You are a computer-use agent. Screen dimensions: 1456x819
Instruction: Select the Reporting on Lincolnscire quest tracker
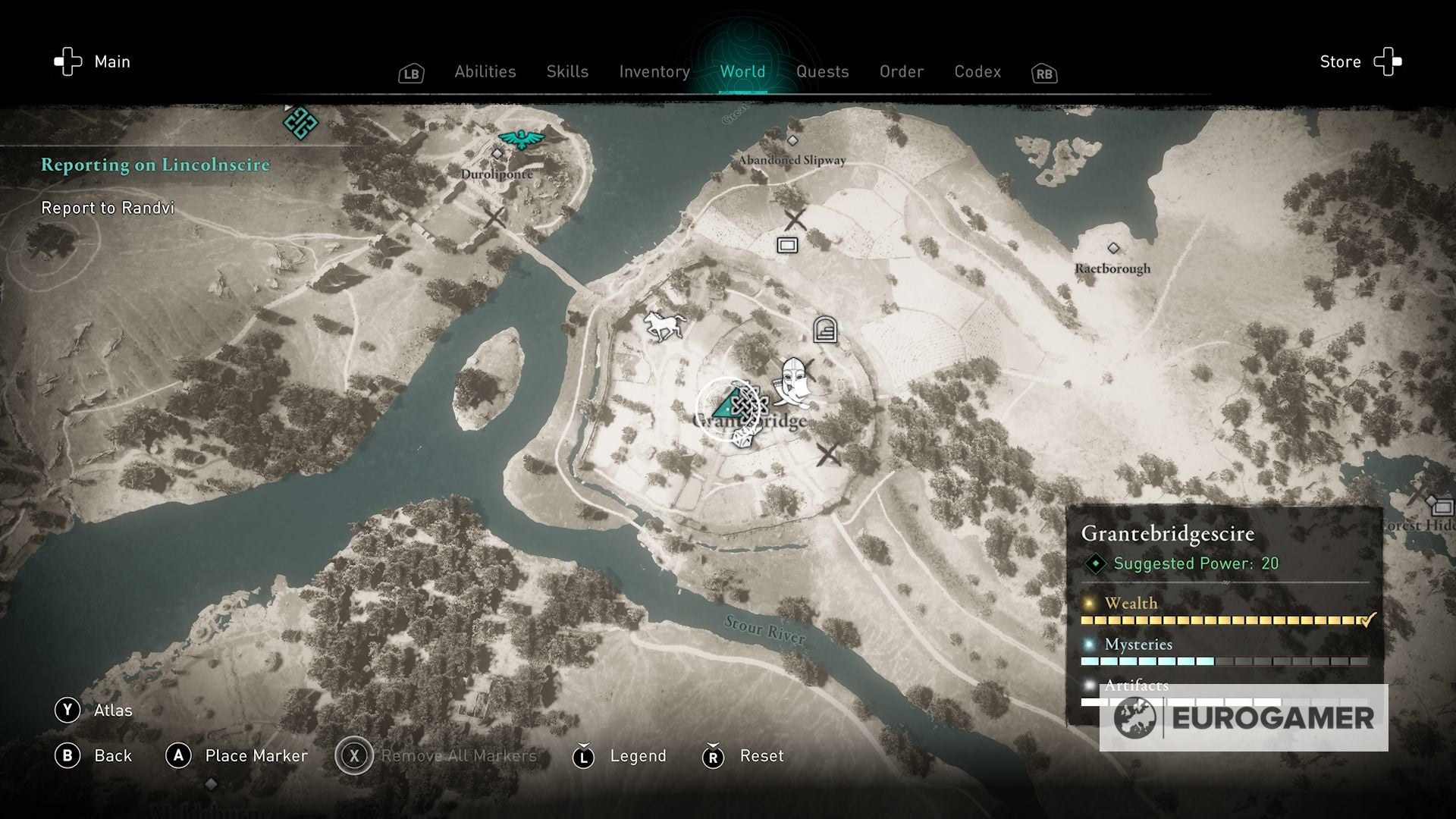[155, 165]
